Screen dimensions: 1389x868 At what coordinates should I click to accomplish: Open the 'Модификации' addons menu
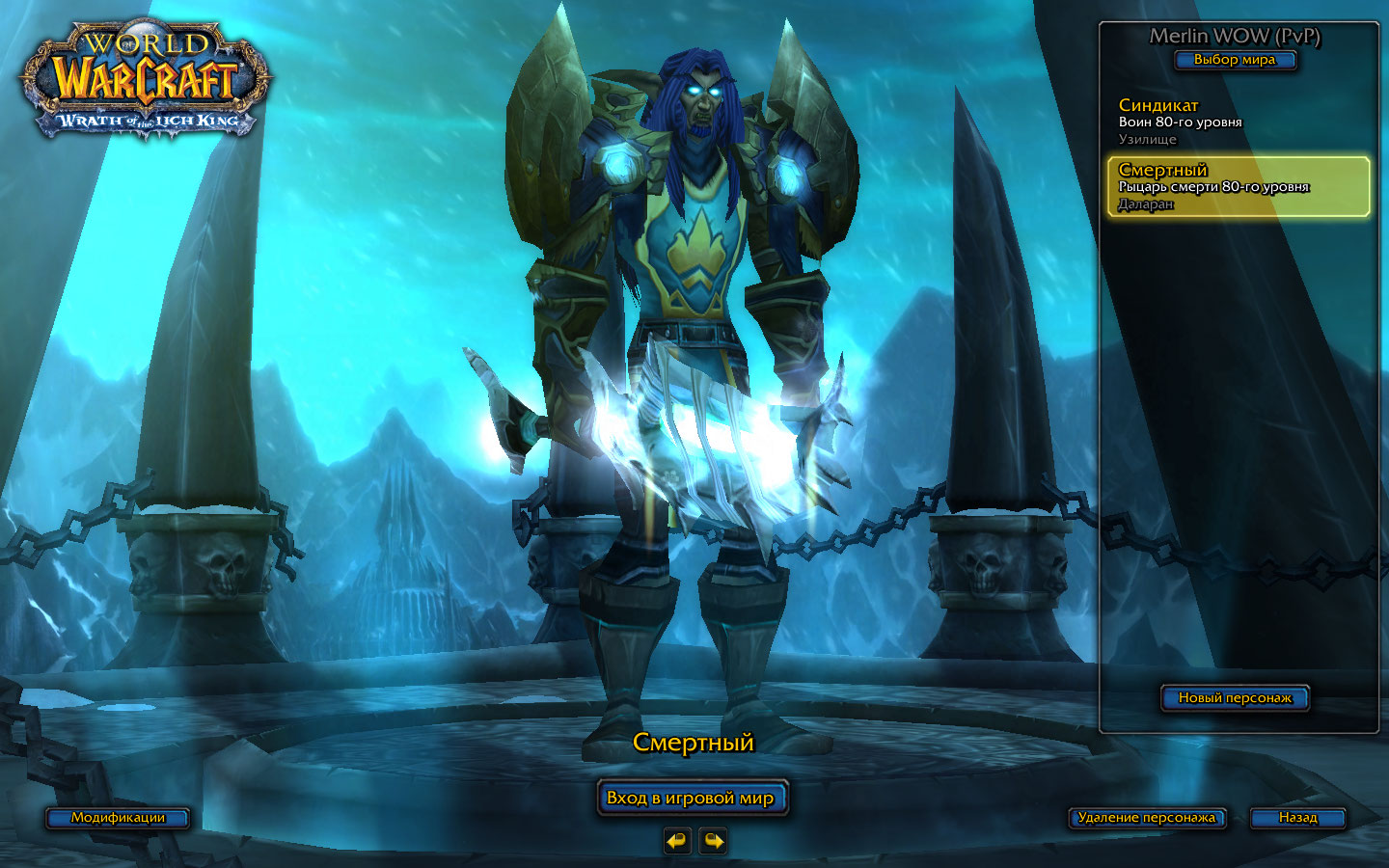coord(118,818)
